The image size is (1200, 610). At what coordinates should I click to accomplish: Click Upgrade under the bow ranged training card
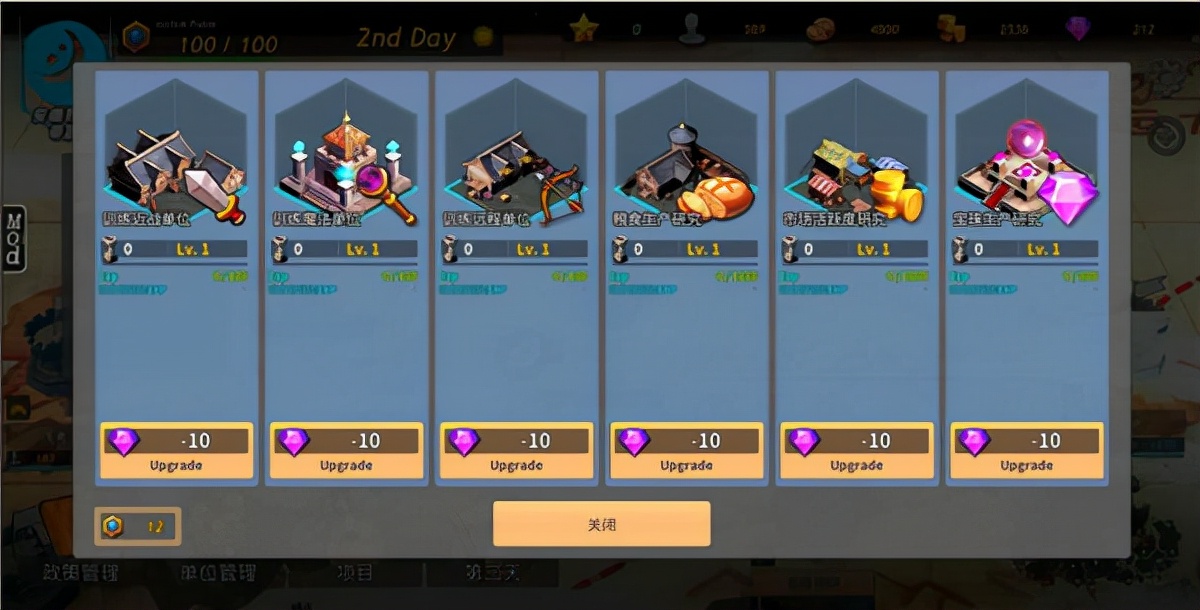[x=516, y=451]
